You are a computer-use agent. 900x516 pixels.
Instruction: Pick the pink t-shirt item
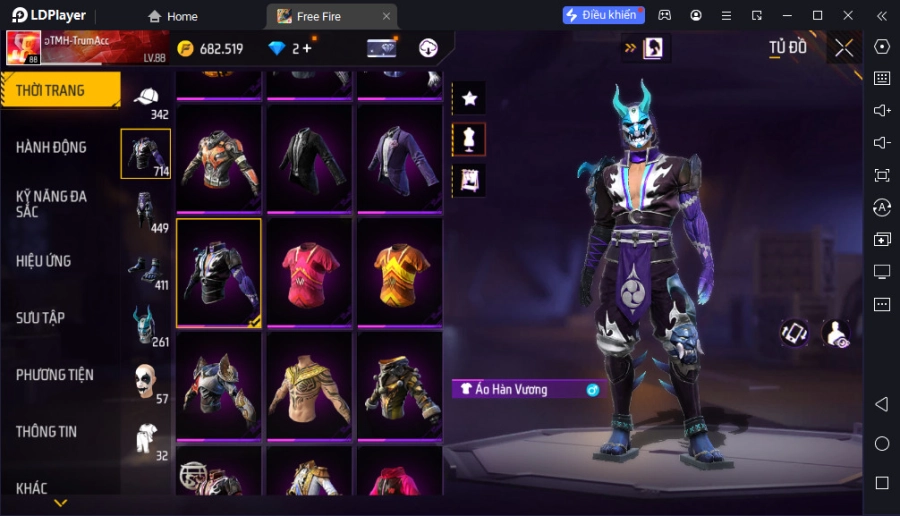309,272
